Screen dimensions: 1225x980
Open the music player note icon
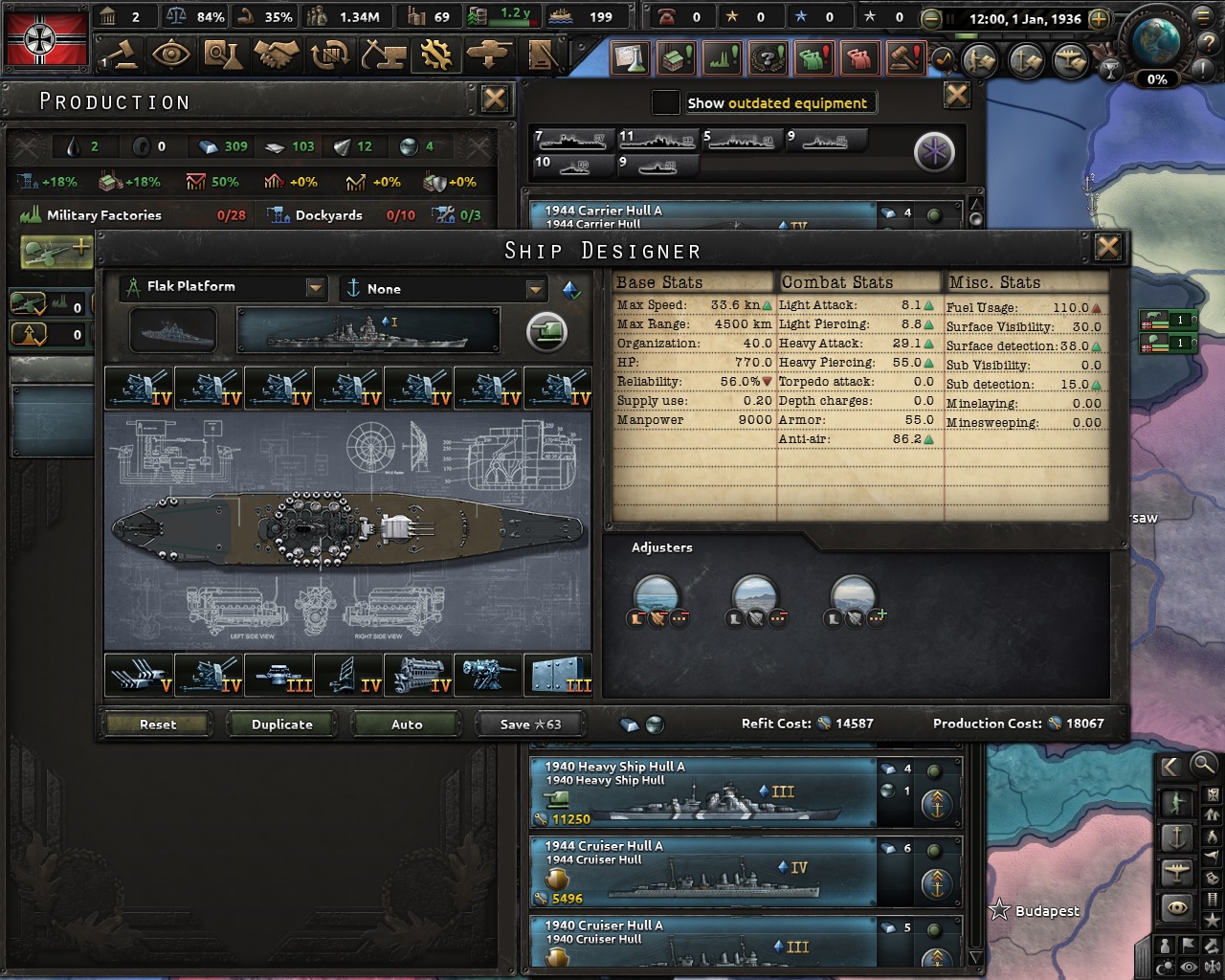[945, 59]
